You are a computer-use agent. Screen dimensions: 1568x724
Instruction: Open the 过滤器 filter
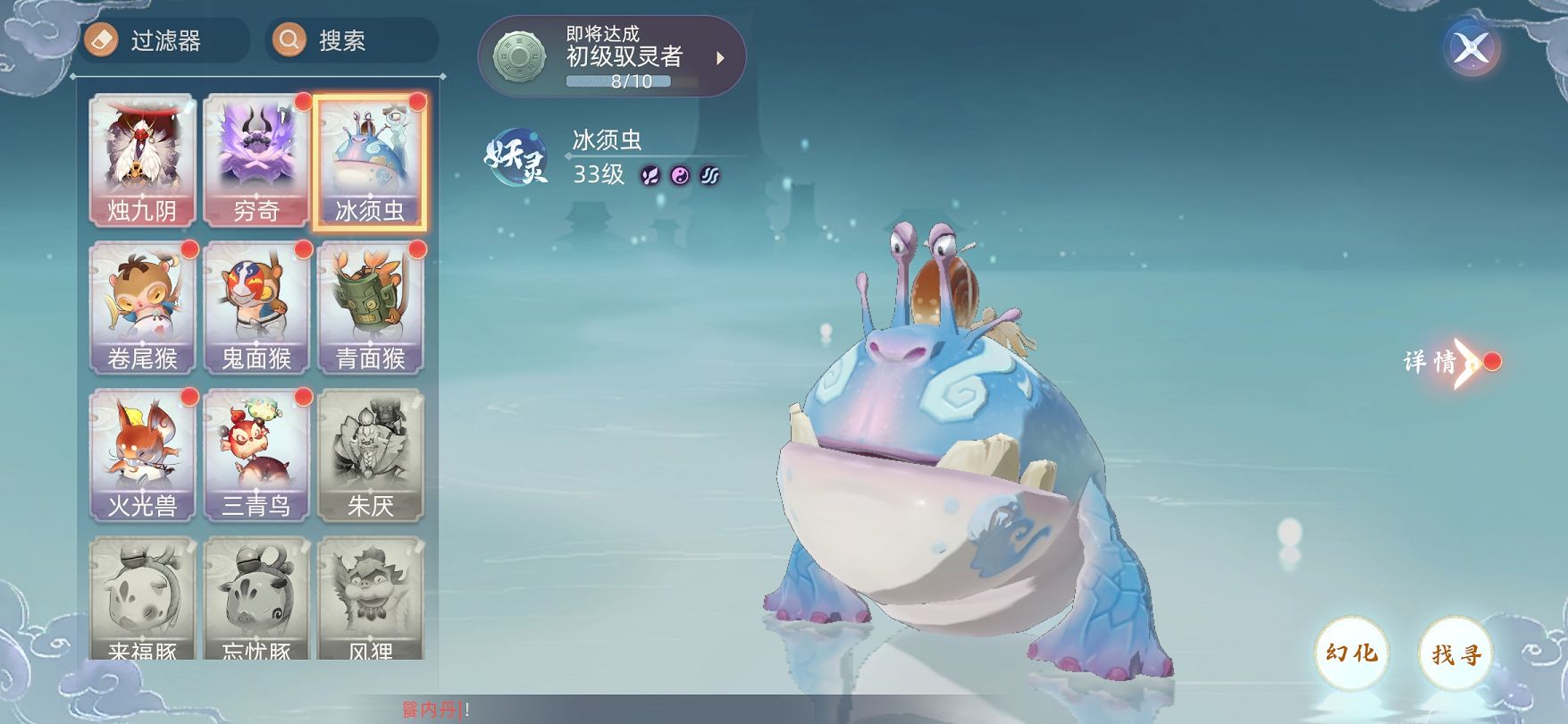point(164,41)
